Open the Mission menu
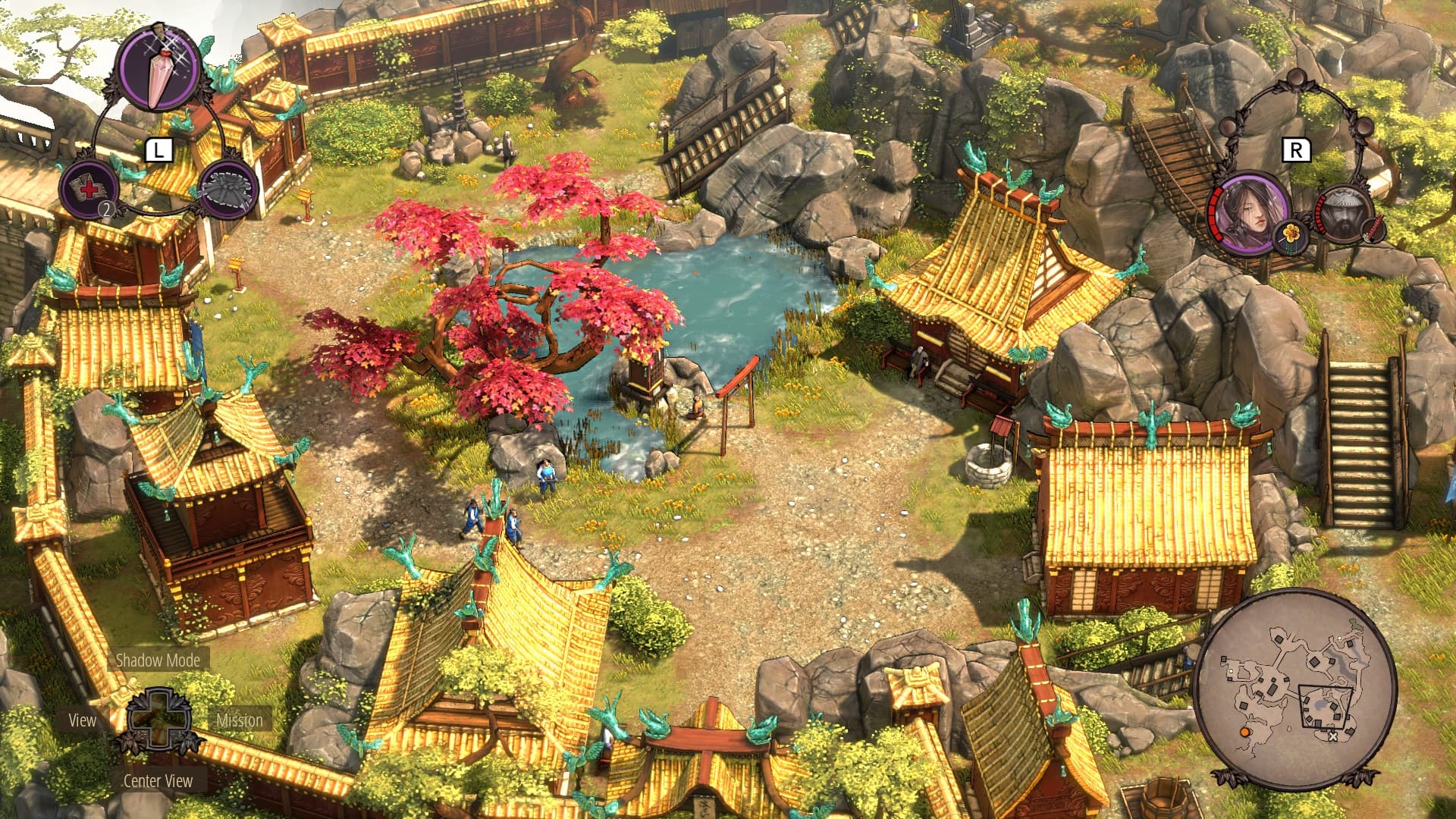This screenshot has width=1456, height=819. 238,721
